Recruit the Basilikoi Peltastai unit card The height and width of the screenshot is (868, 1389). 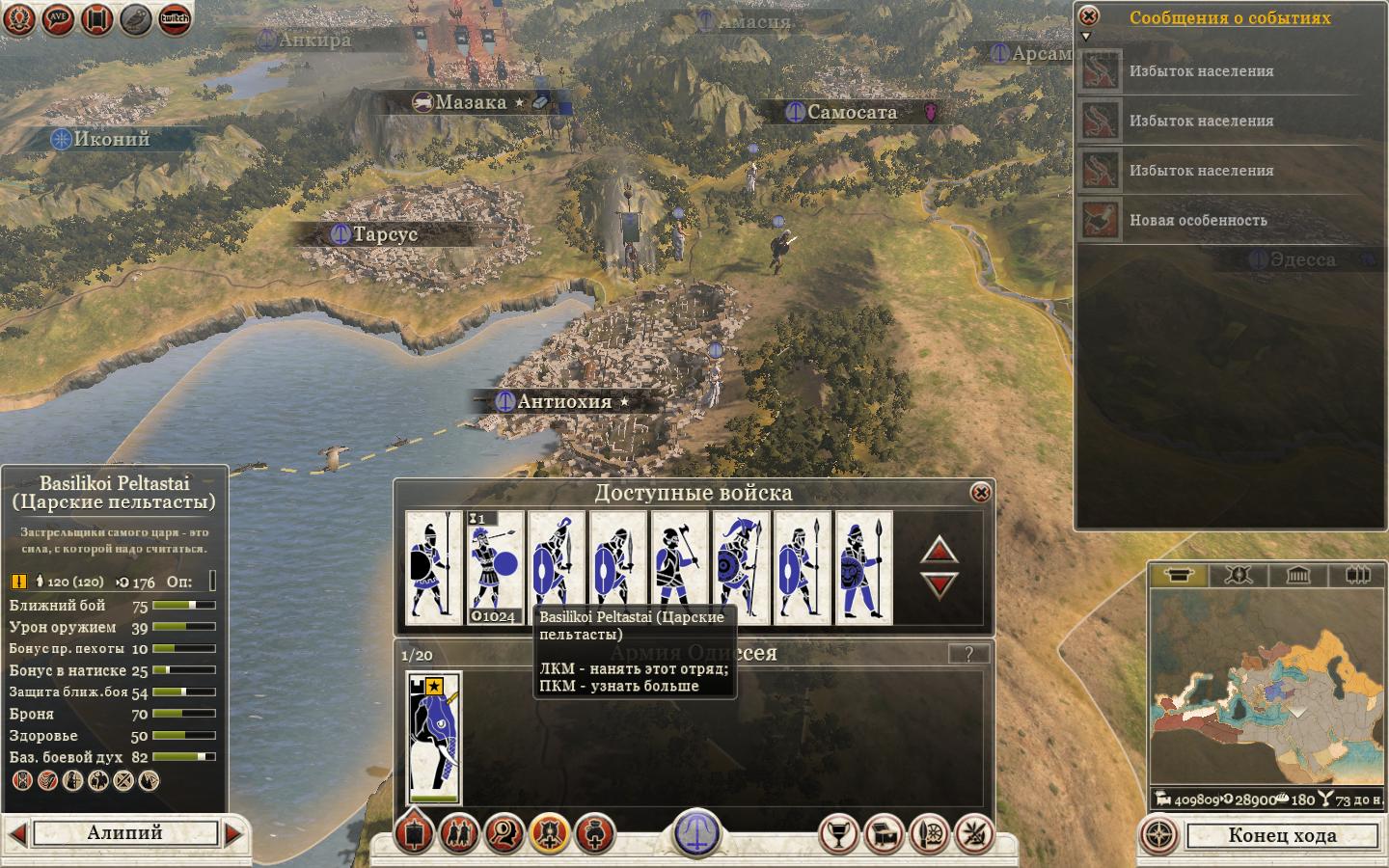tap(556, 567)
